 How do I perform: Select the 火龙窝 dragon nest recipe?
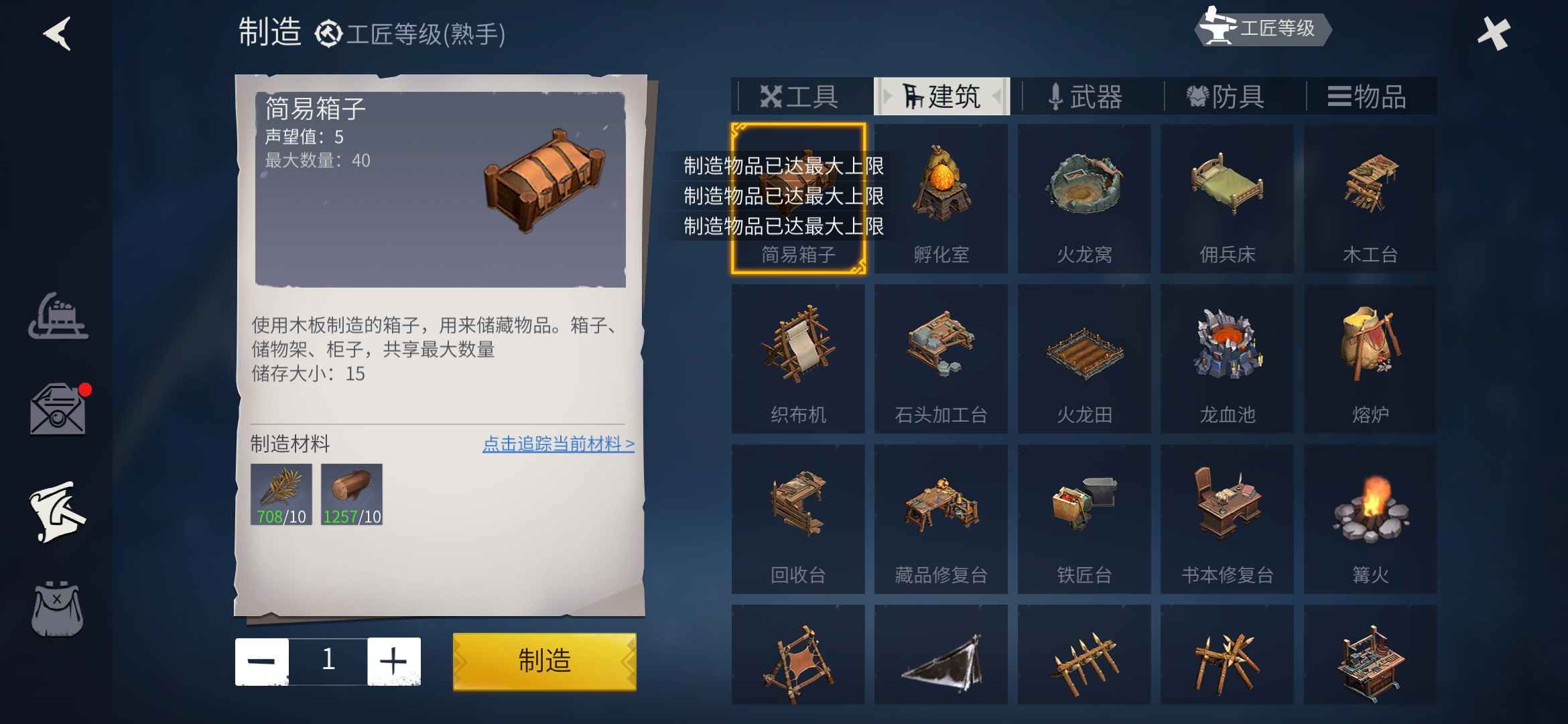pyautogui.click(x=1084, y=194)
